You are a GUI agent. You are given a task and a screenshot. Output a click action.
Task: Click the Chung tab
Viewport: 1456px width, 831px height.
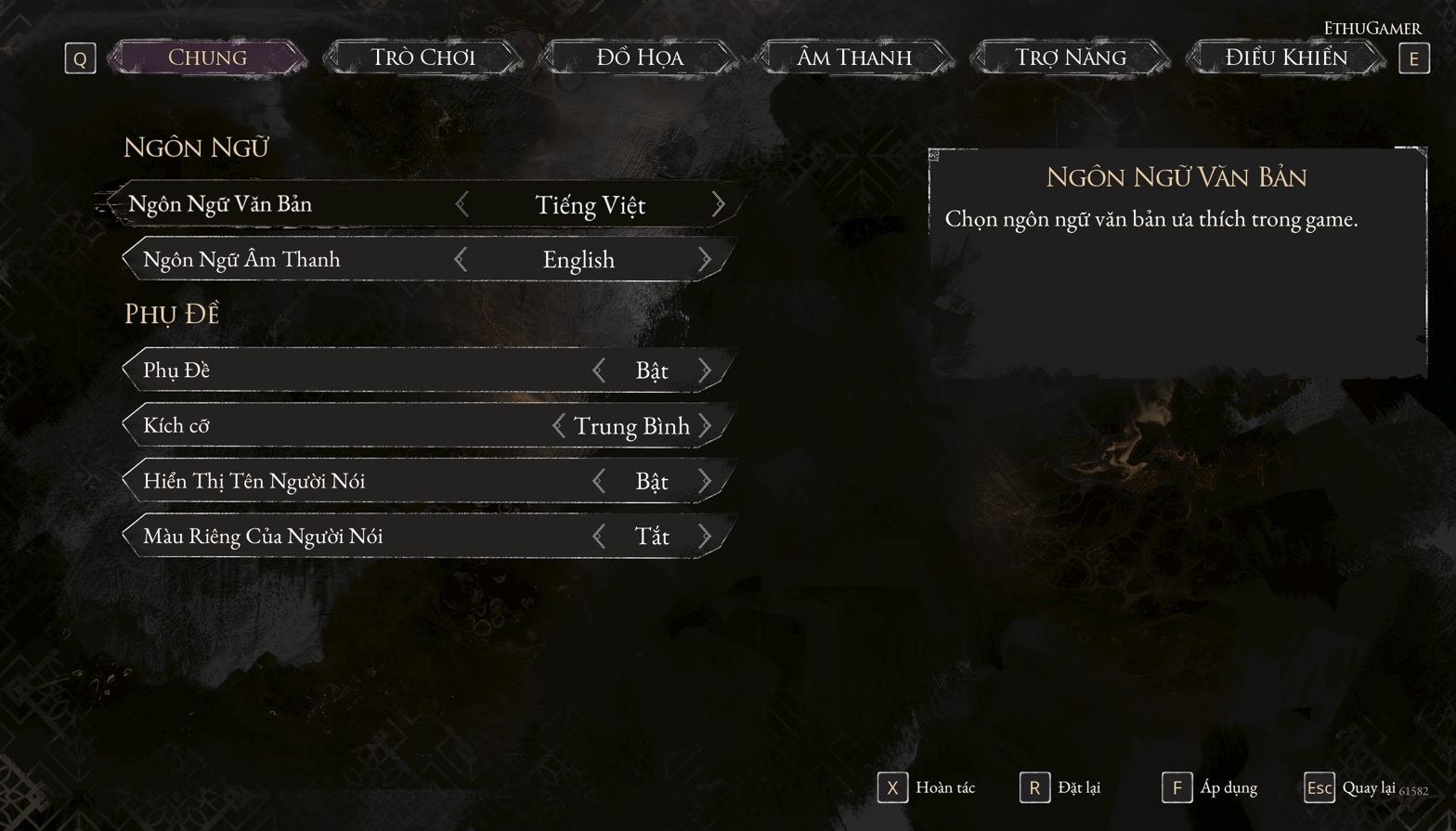coord(207,58)
